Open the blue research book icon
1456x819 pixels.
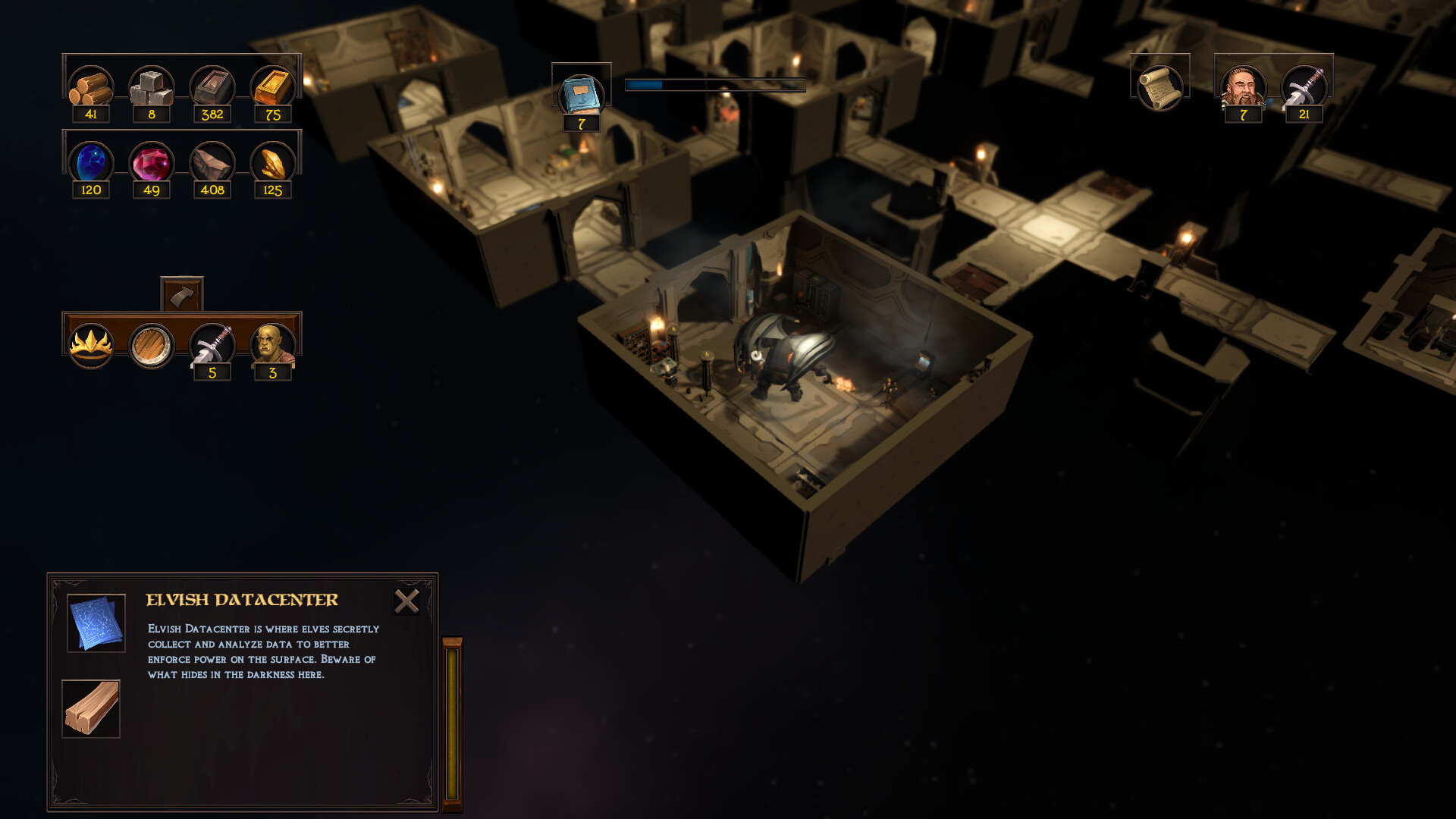click(x=581, y=93)
